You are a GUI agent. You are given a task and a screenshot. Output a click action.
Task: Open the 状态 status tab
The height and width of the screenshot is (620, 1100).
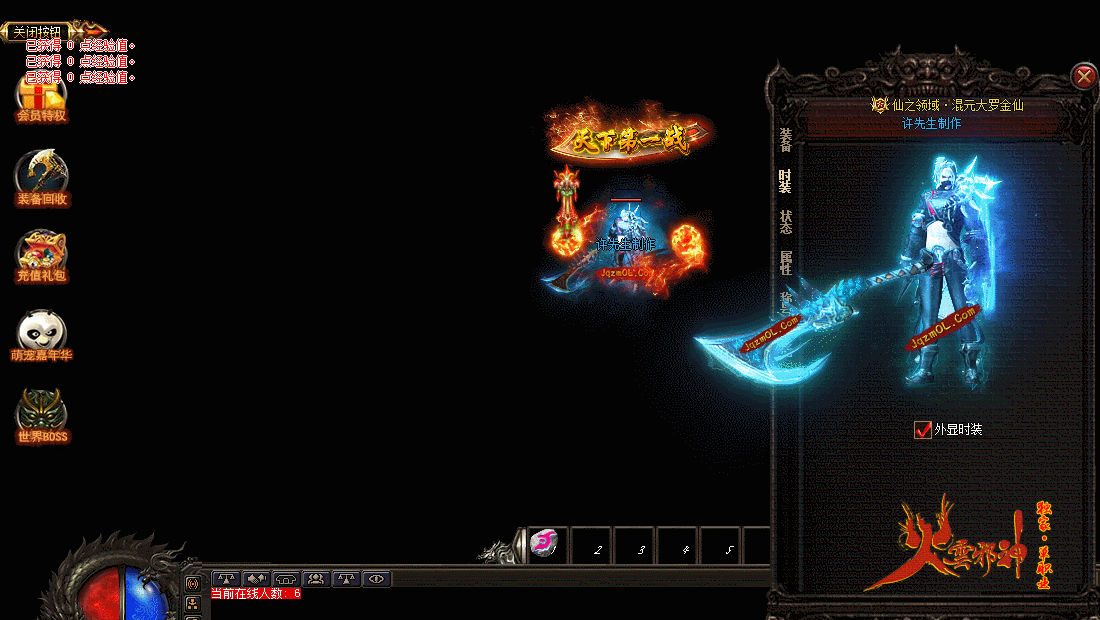786,222
